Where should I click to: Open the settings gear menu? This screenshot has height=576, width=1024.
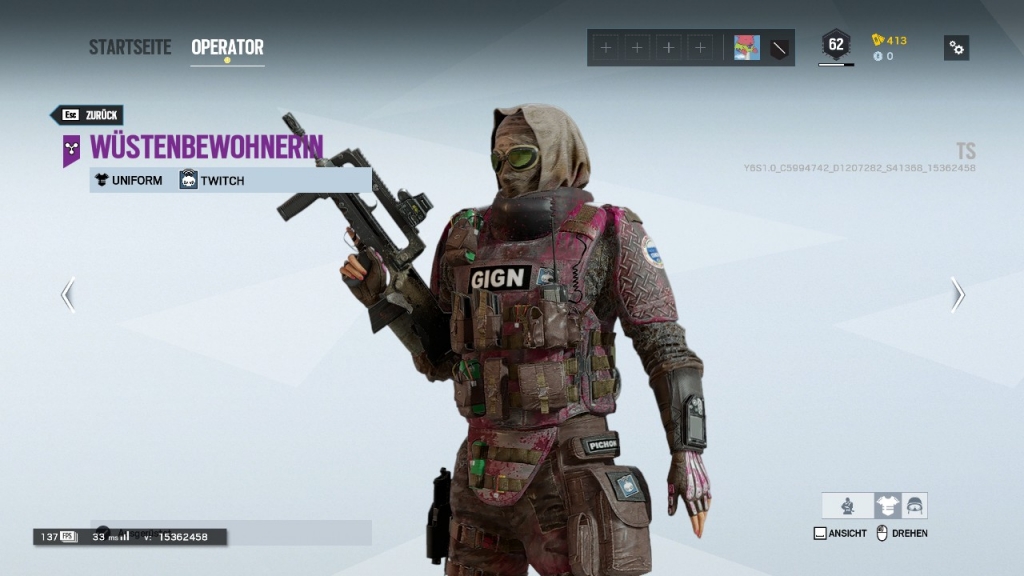(956, 47)
